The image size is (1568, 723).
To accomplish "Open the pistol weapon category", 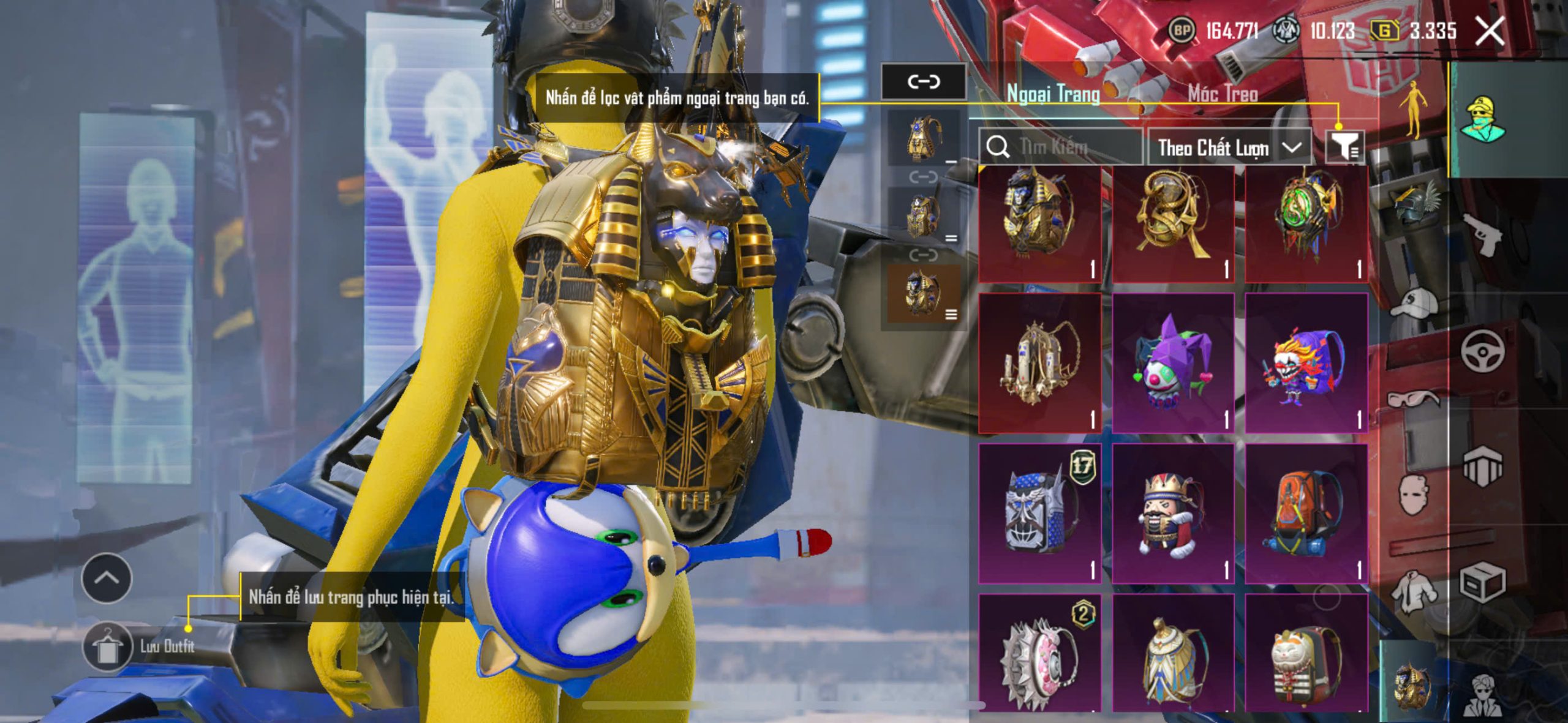I will pos(1482,234).
